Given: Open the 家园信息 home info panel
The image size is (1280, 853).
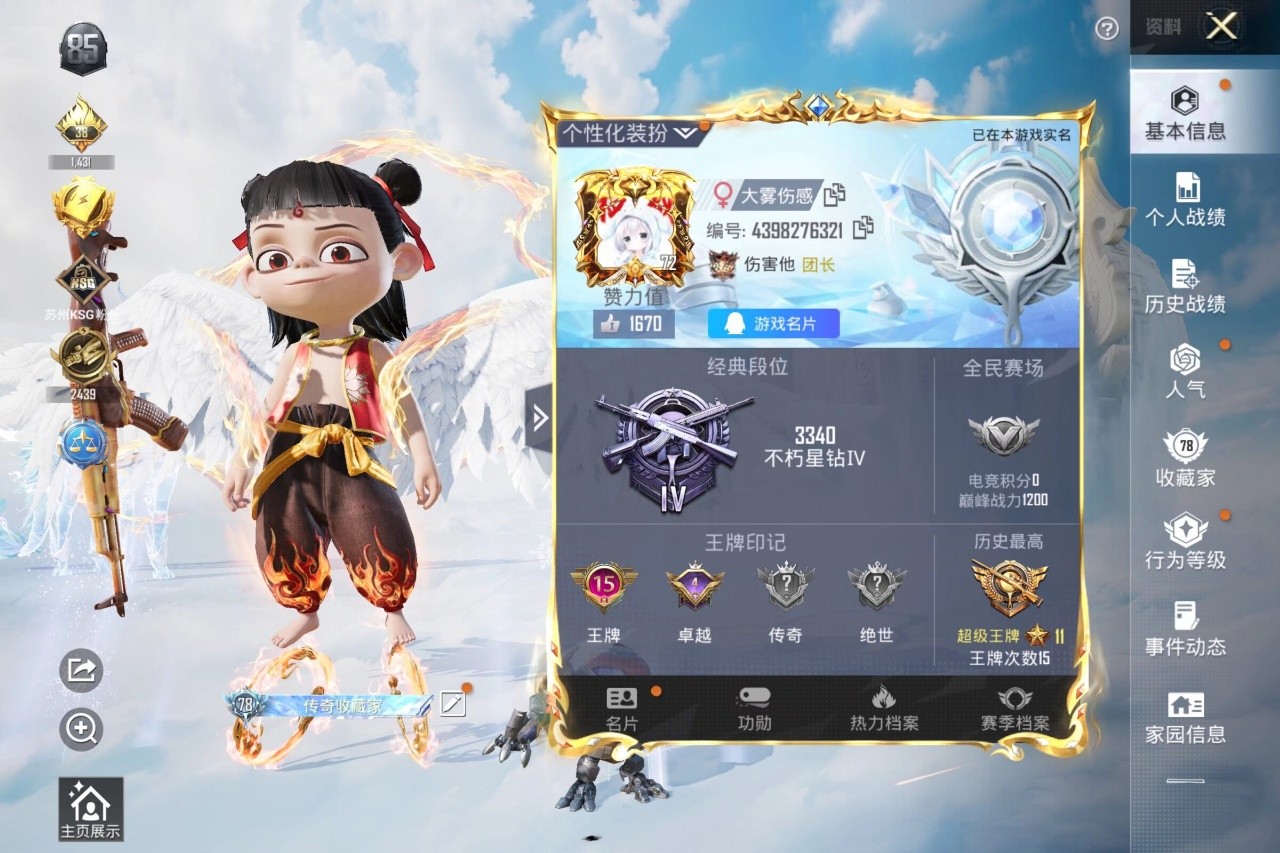Looking at the screenshot, I should pyautogui.click(x=1185, y=715).
